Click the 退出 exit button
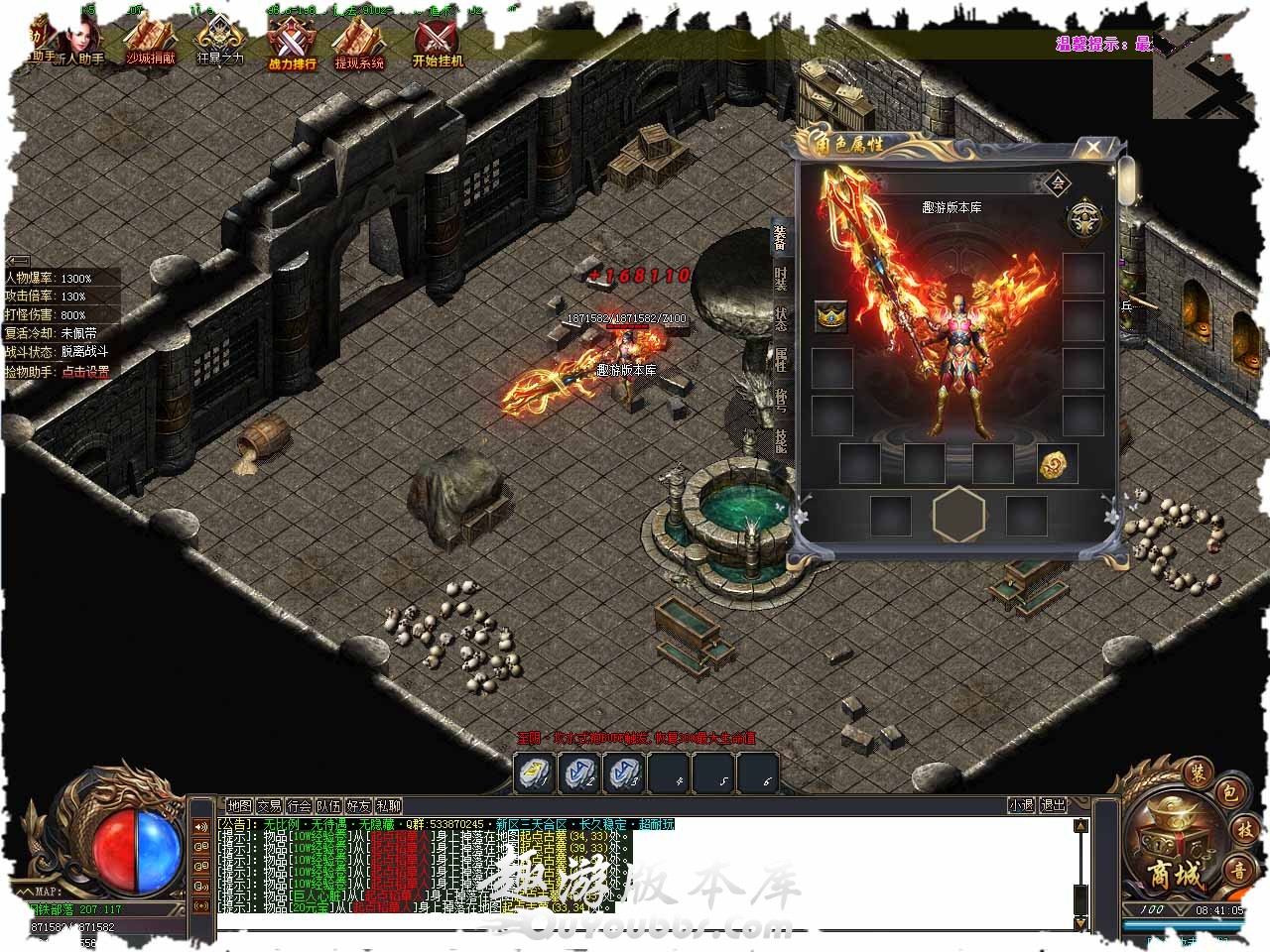The image size is (1270, 952). pyautogui.click(x=1054, y=805)
